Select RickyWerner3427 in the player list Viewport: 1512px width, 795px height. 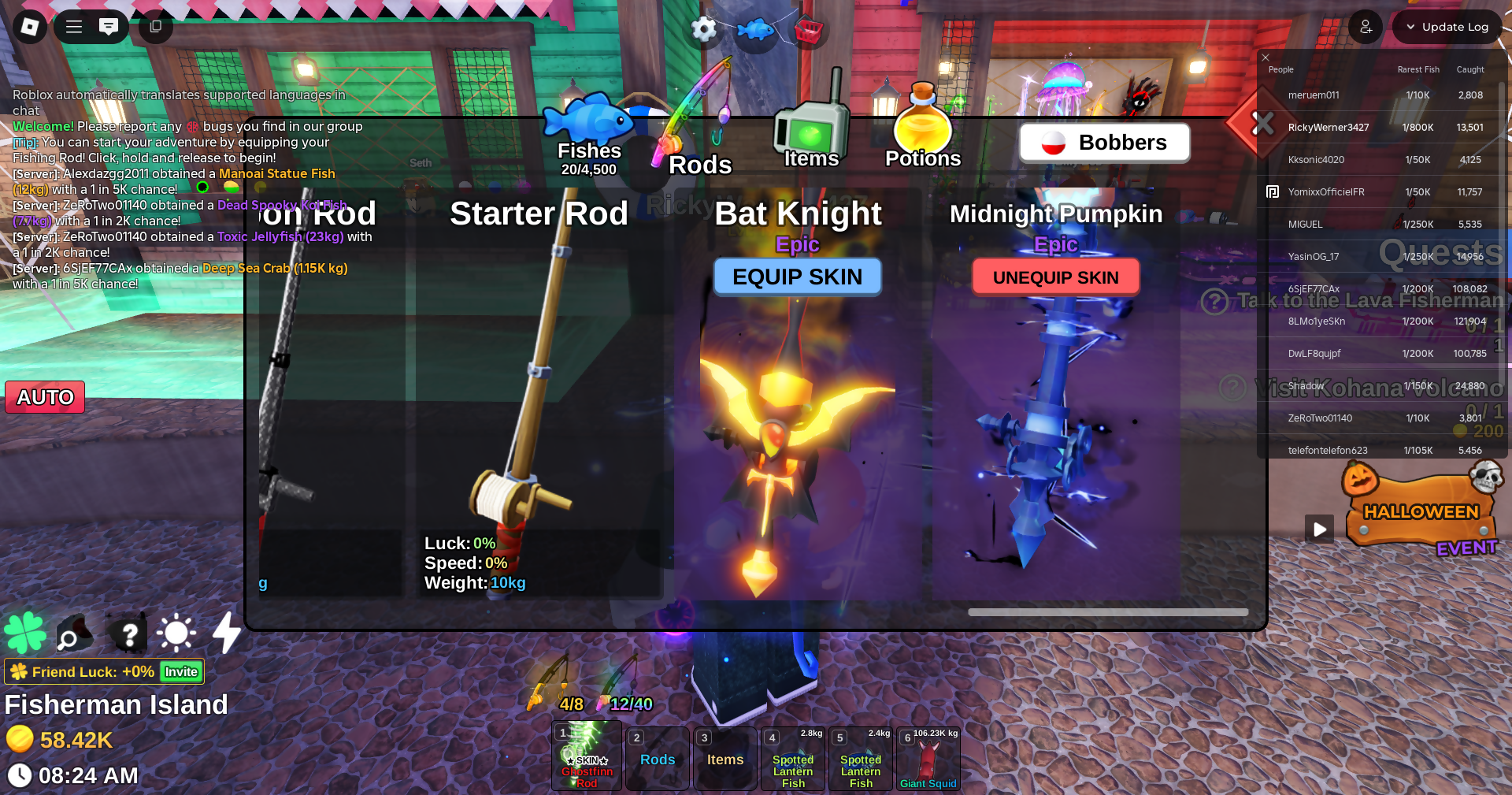coord(1329,127)
